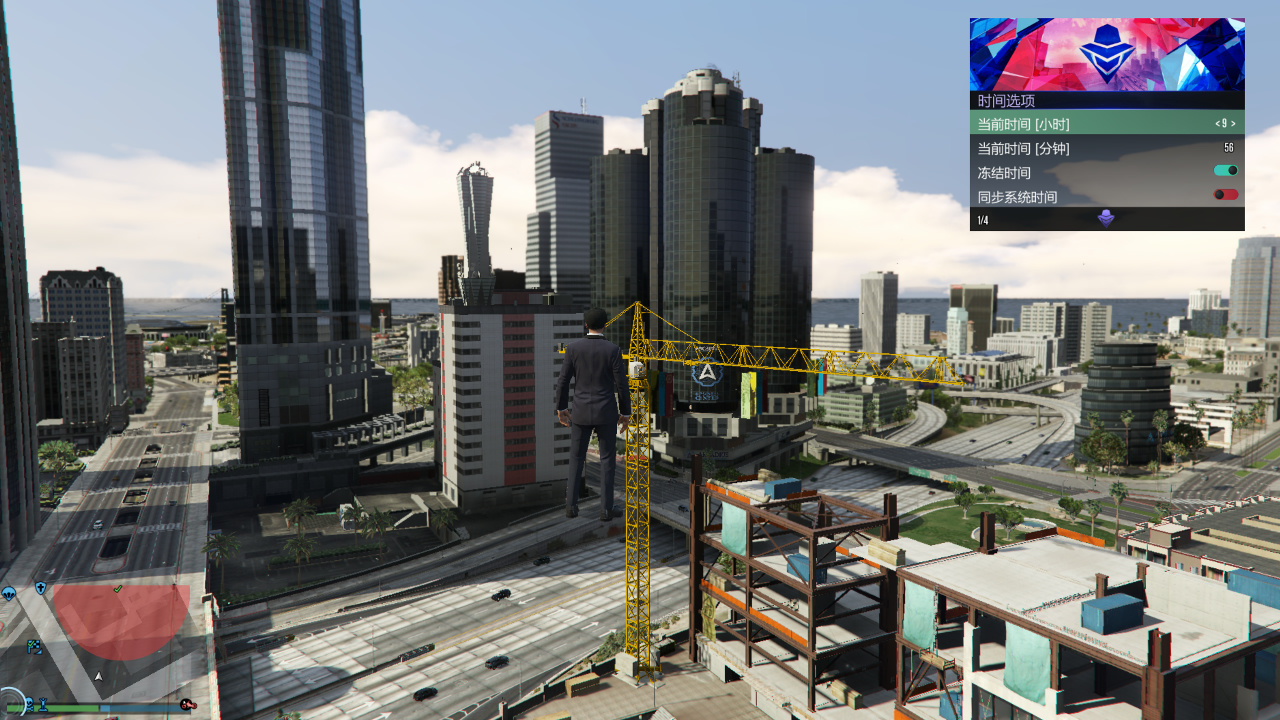Click the blue skull blip on minimap
This screenshot has width=1280, height=720.
(x=29, y=704)
